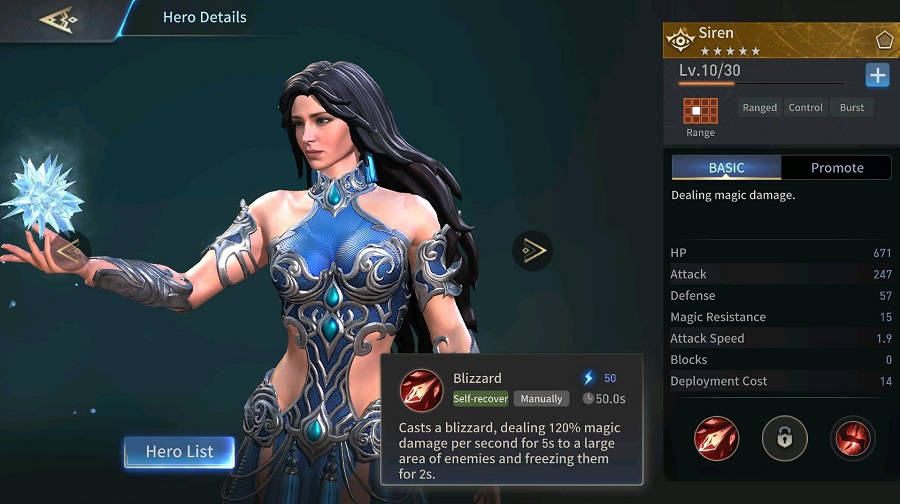
Task: Open the Range grid icon
Action: point(700,110)
